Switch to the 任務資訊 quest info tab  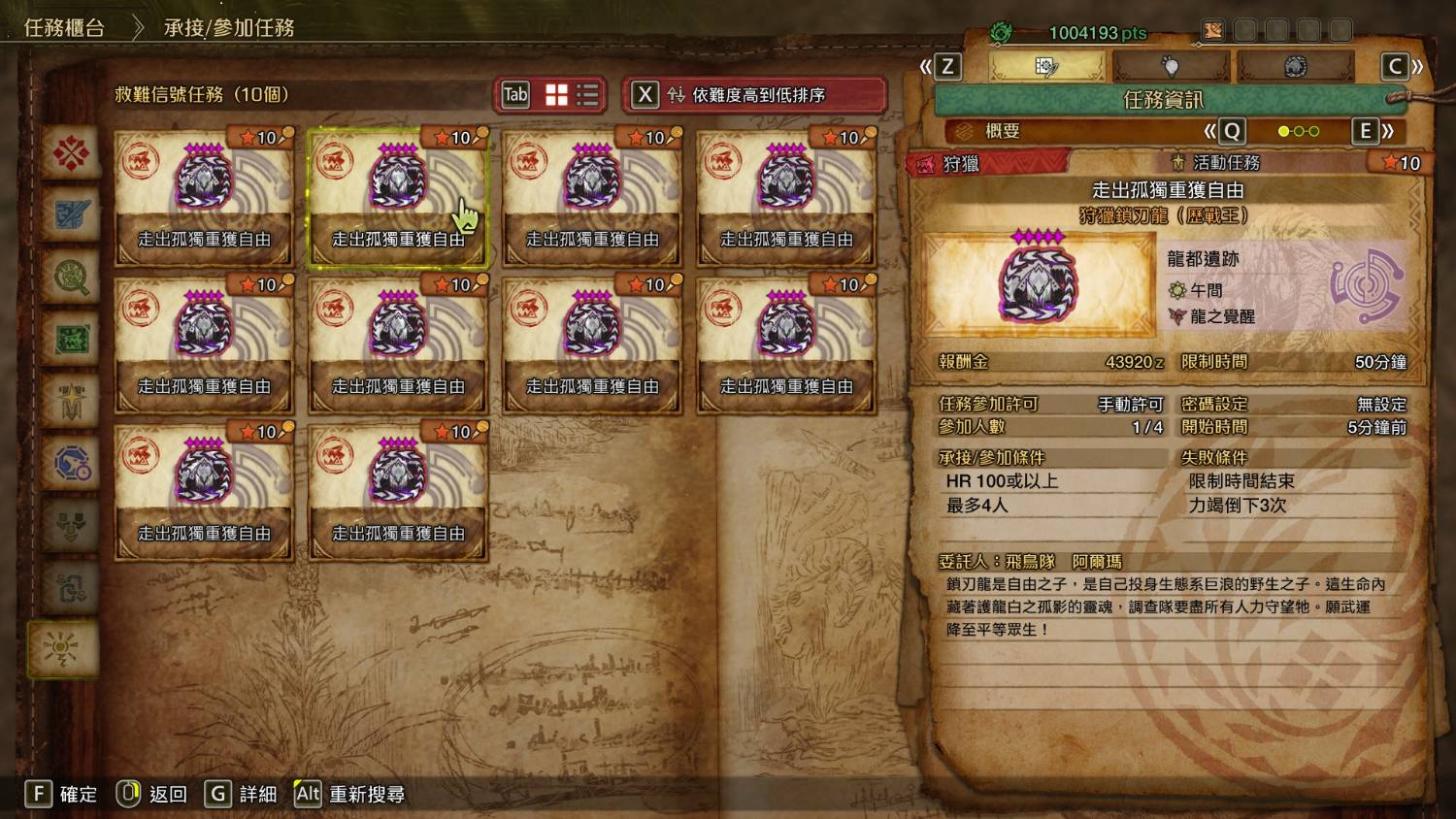pos(1046,66)
